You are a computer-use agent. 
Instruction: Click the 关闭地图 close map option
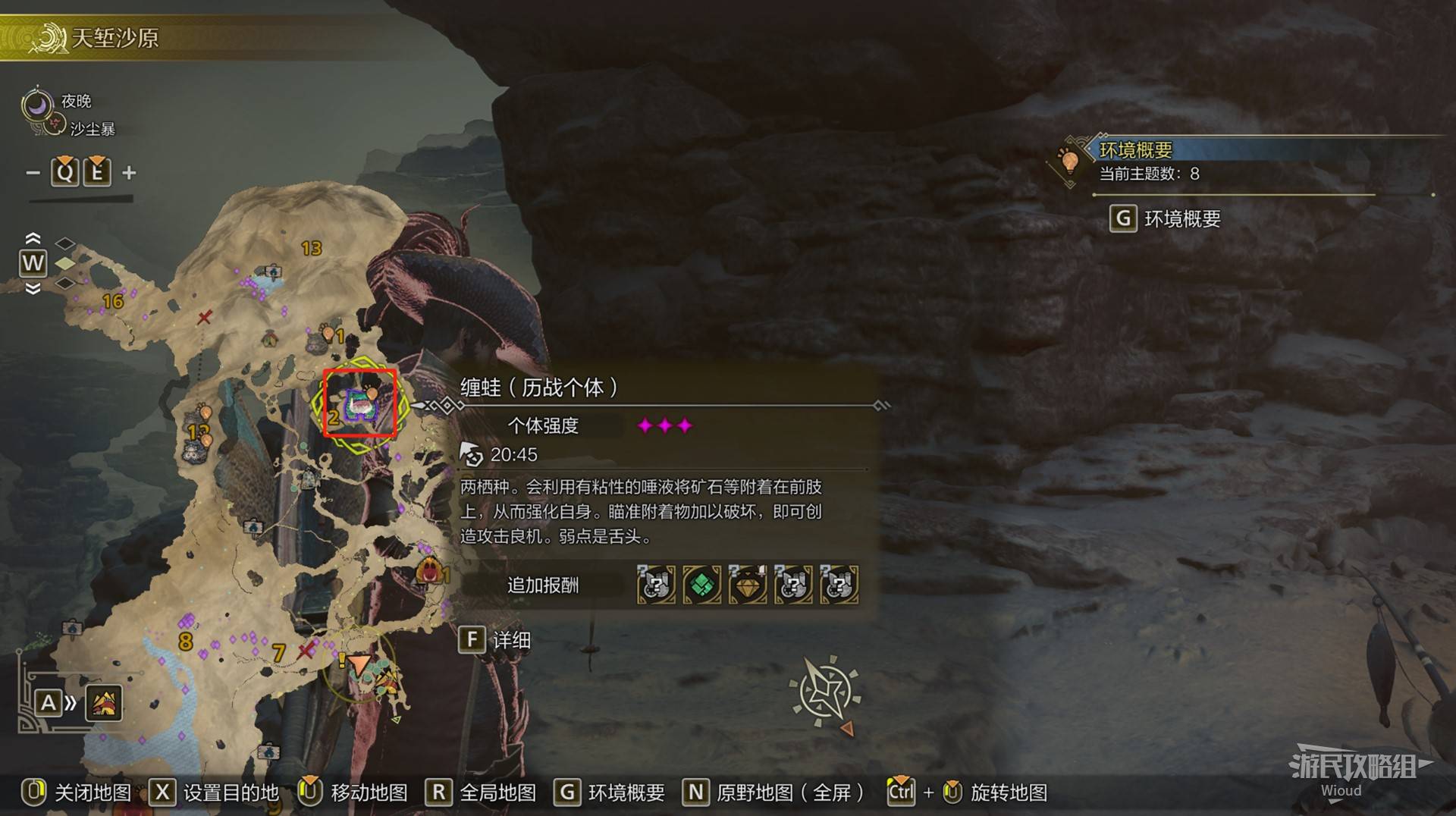pyautogui.click(x=77, y=792)
